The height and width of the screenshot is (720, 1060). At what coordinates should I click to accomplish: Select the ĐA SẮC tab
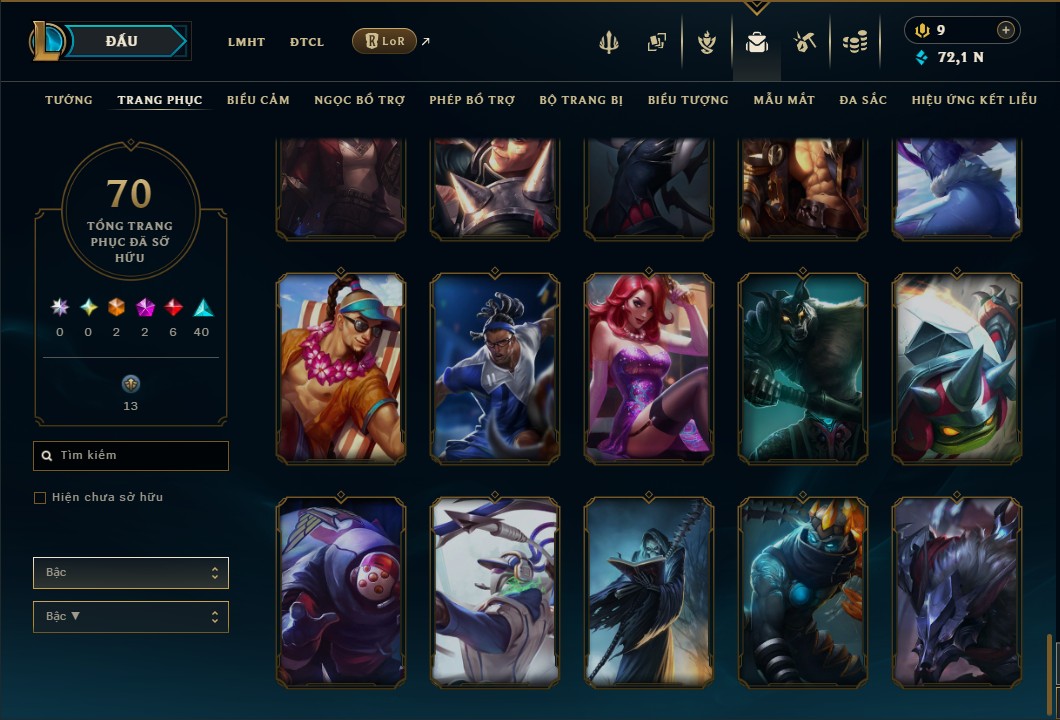click(x=863, y=100)
